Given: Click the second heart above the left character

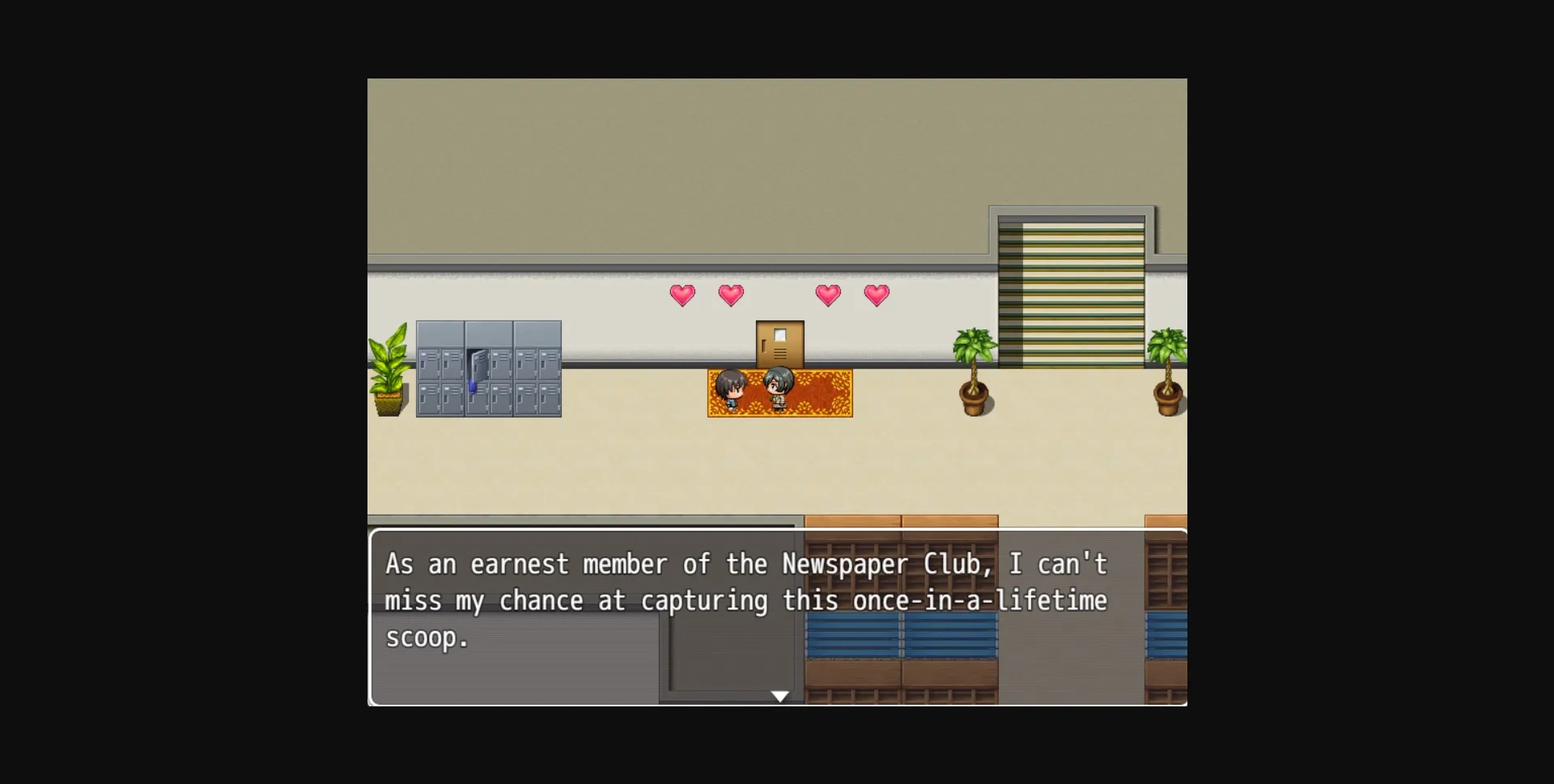Looking at the screenshot, I should [732, 295].
